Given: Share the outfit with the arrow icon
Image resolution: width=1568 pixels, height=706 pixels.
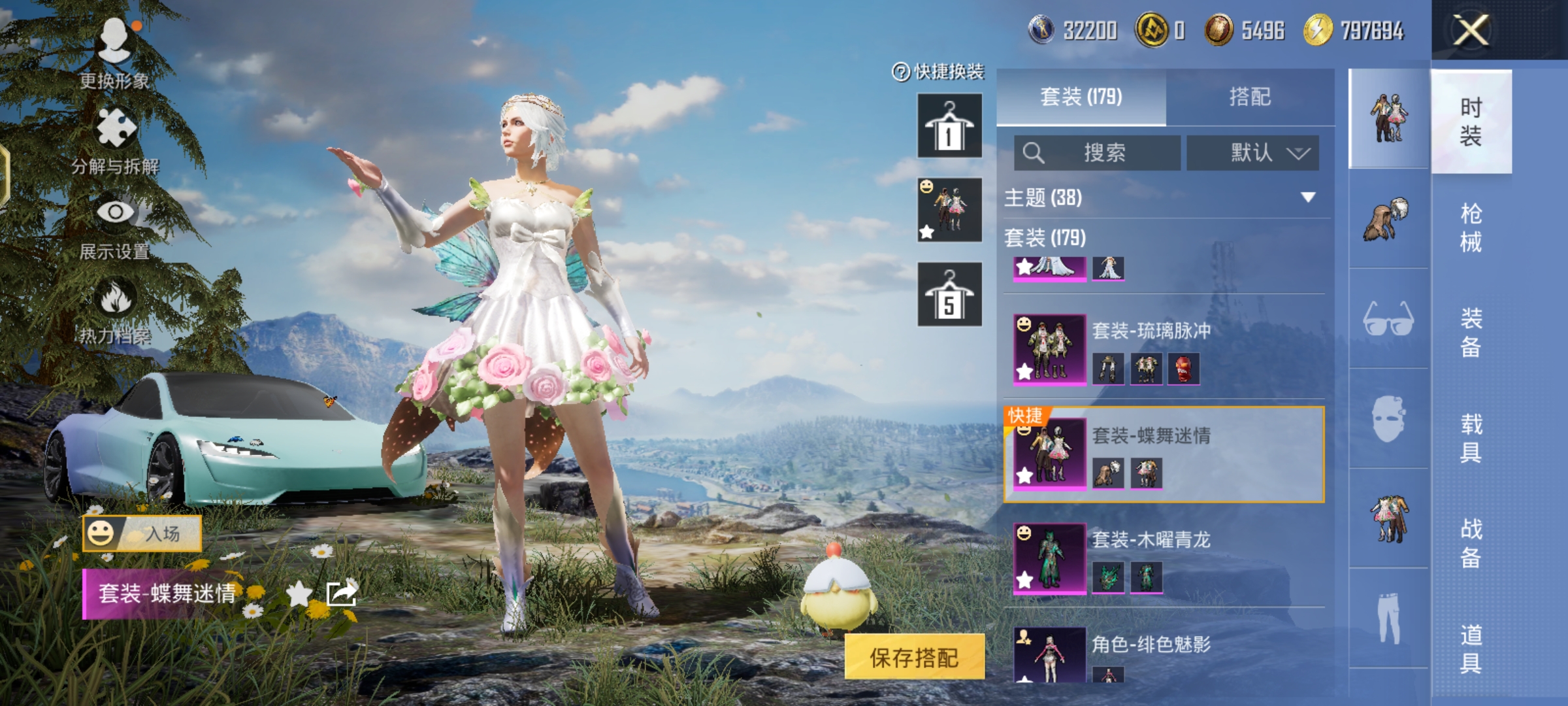Looking at the screenshot, I should tap(342, 594).
